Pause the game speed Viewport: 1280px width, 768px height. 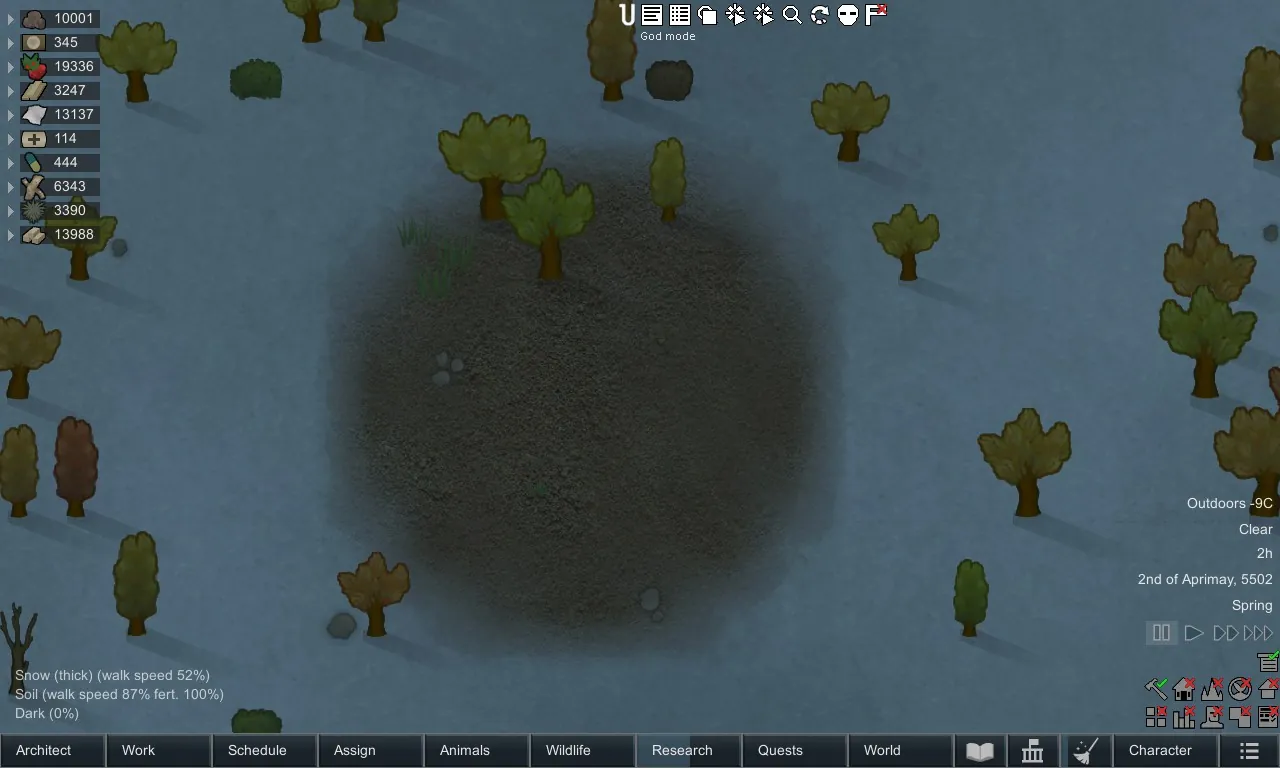pos(1161,633)
